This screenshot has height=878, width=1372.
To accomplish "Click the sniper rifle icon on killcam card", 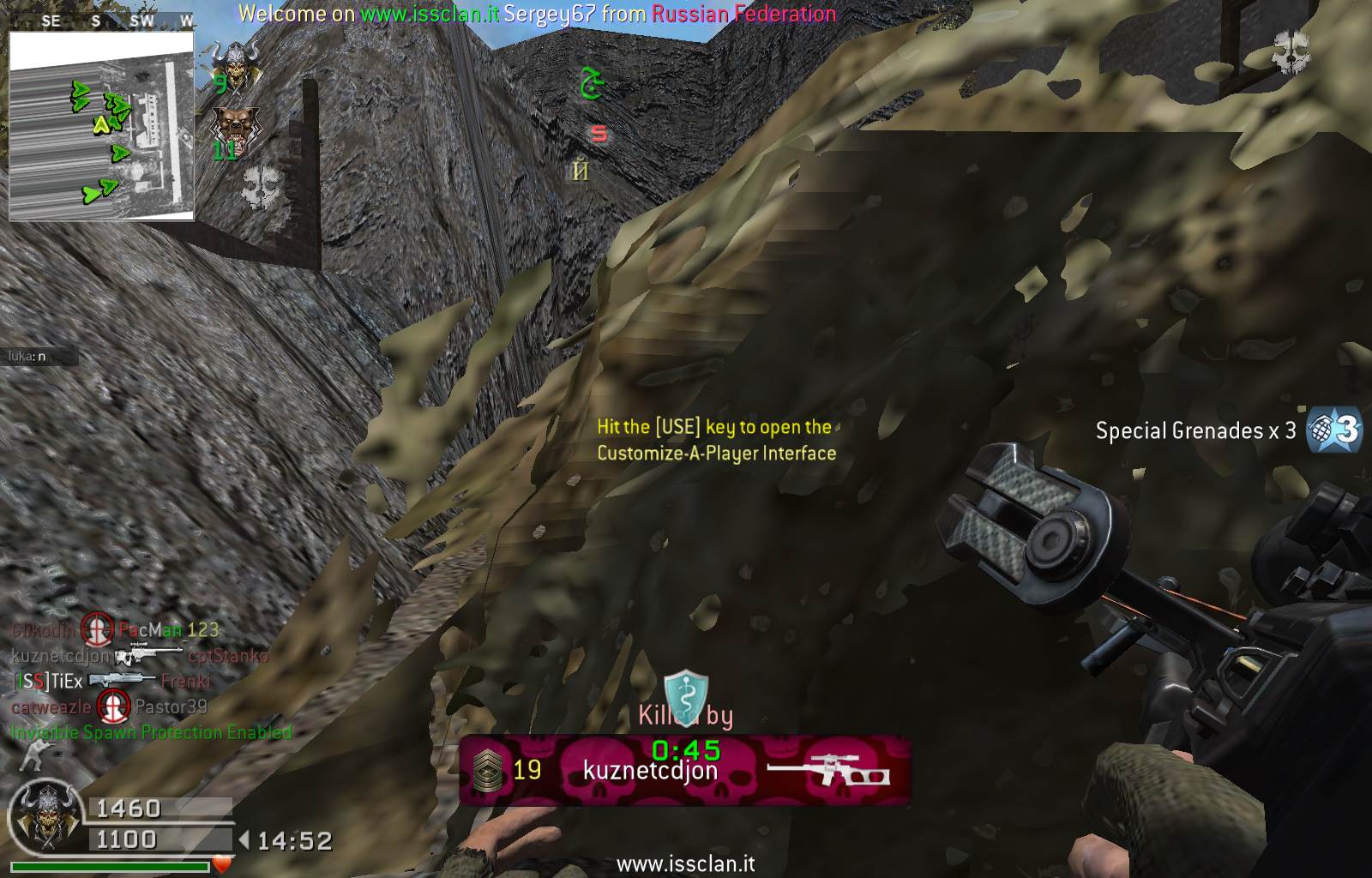I will tap(827, 769).
